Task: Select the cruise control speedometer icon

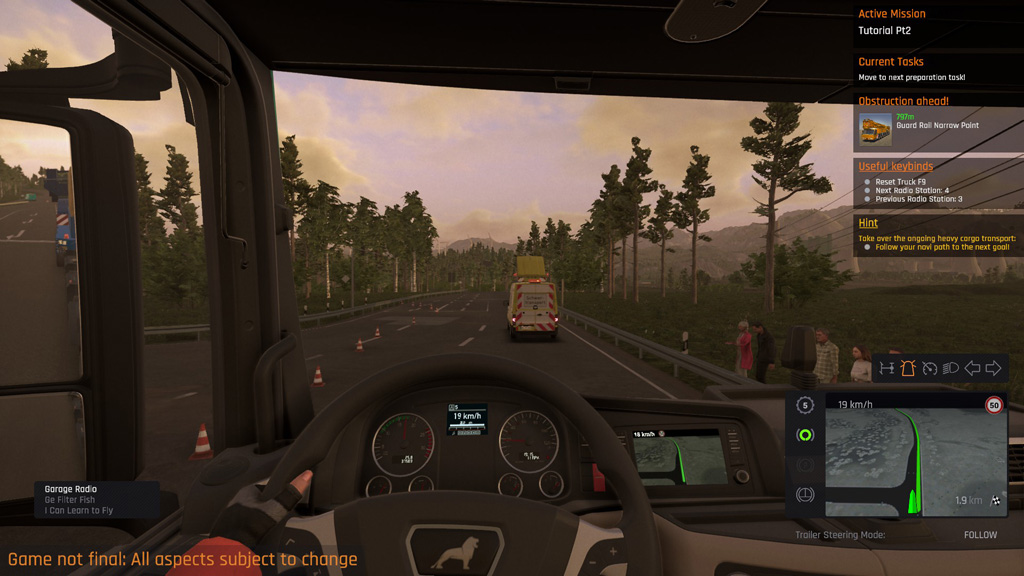Action: (929, 368)
